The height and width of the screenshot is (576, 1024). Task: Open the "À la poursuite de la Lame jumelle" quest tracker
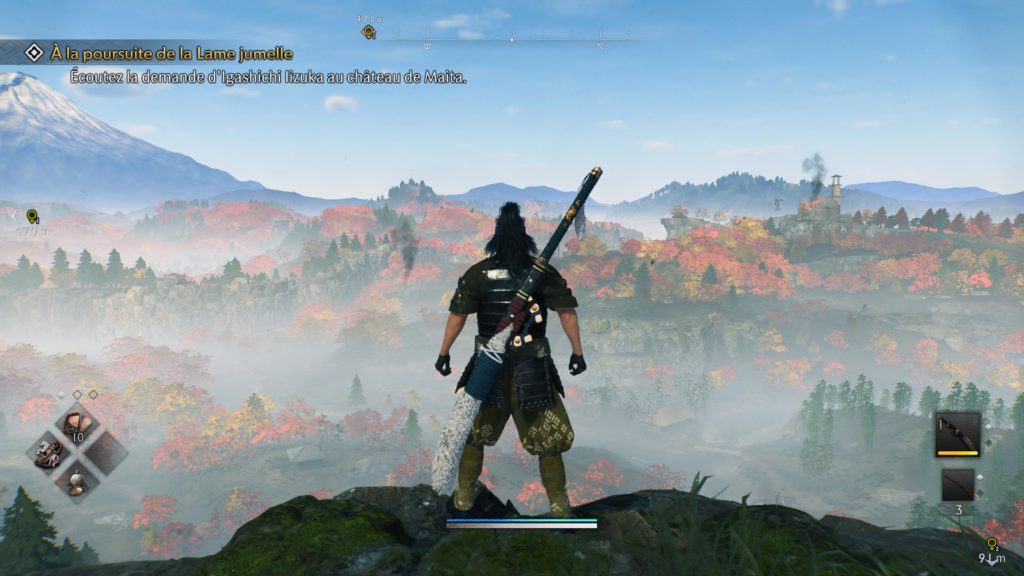click(170, 53)
